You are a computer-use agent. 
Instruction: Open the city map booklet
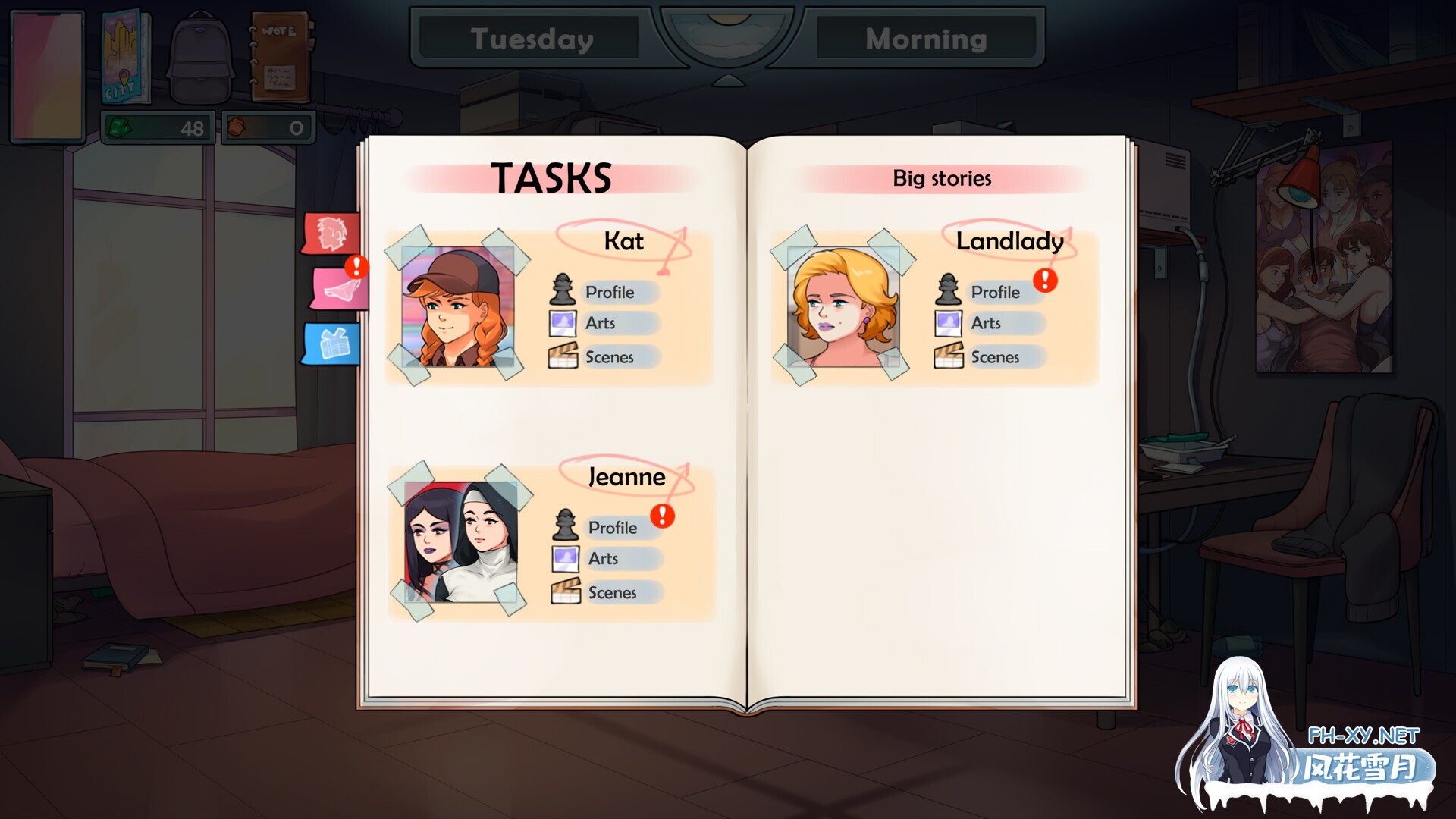(x=126, y=58)
